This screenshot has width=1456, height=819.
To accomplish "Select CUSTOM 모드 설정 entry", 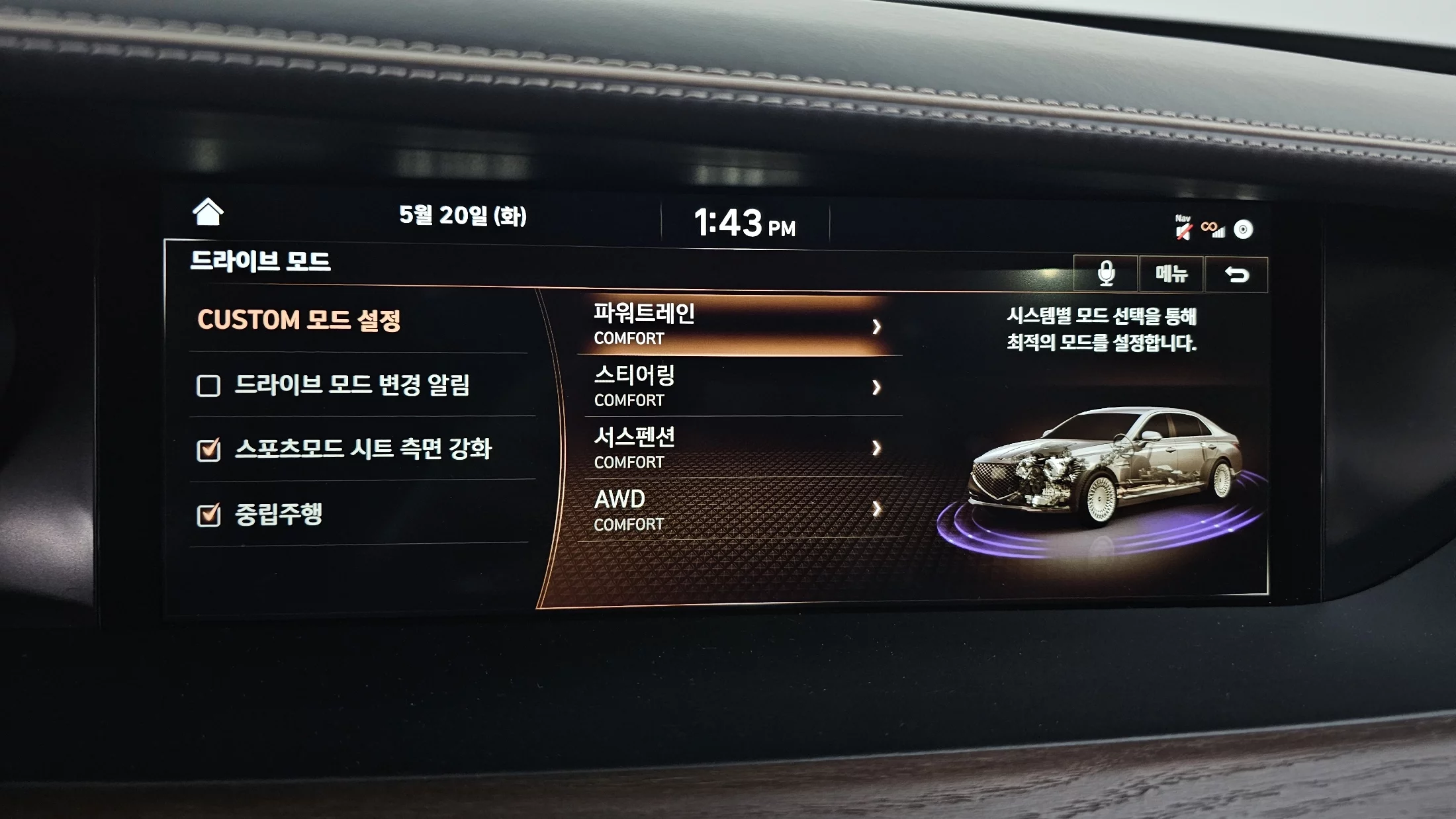I will (x=299, y=321).
